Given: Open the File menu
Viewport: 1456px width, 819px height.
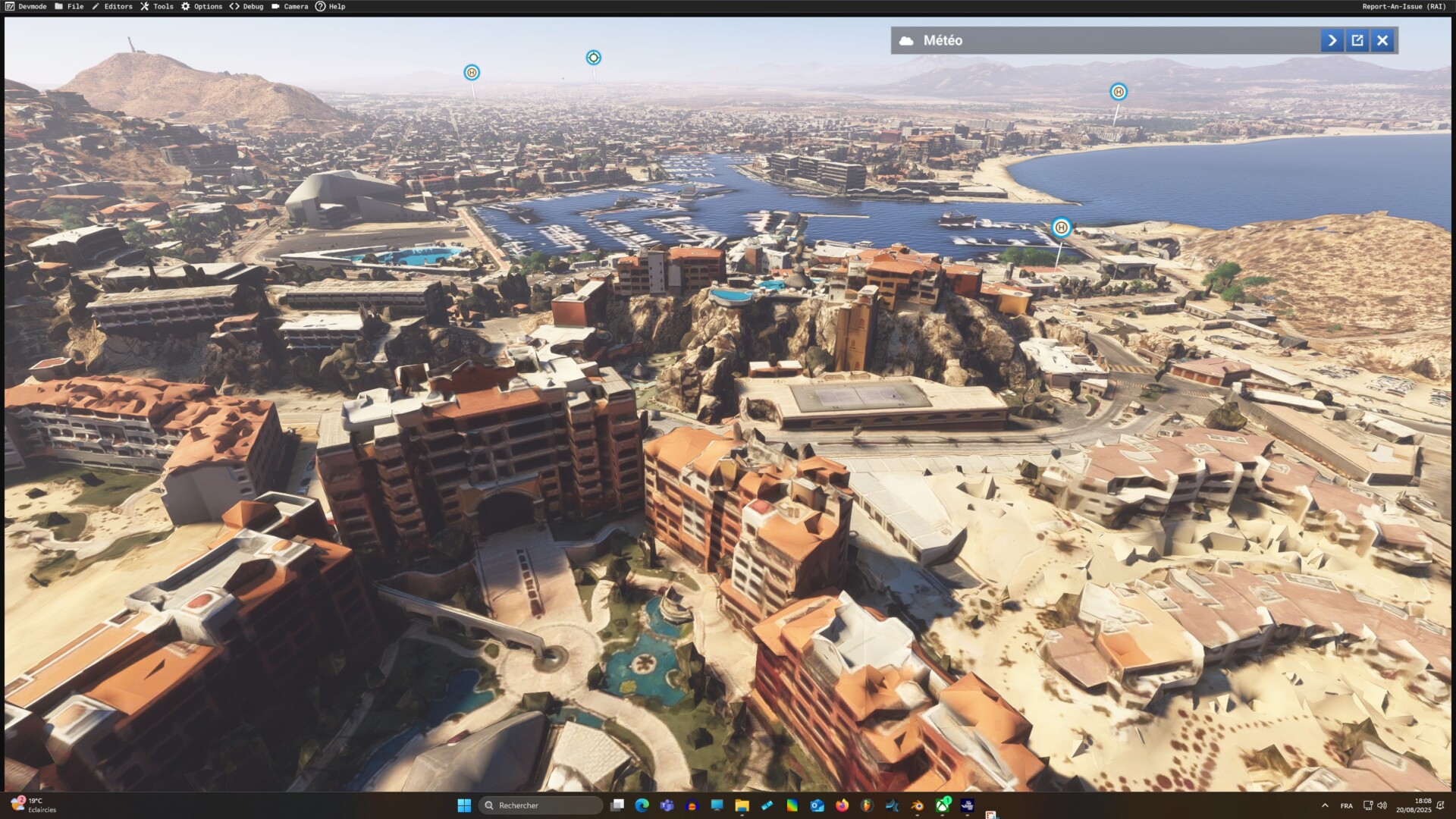Looking at the screenshot, I should pyautogui.click(x=69, y=6).
